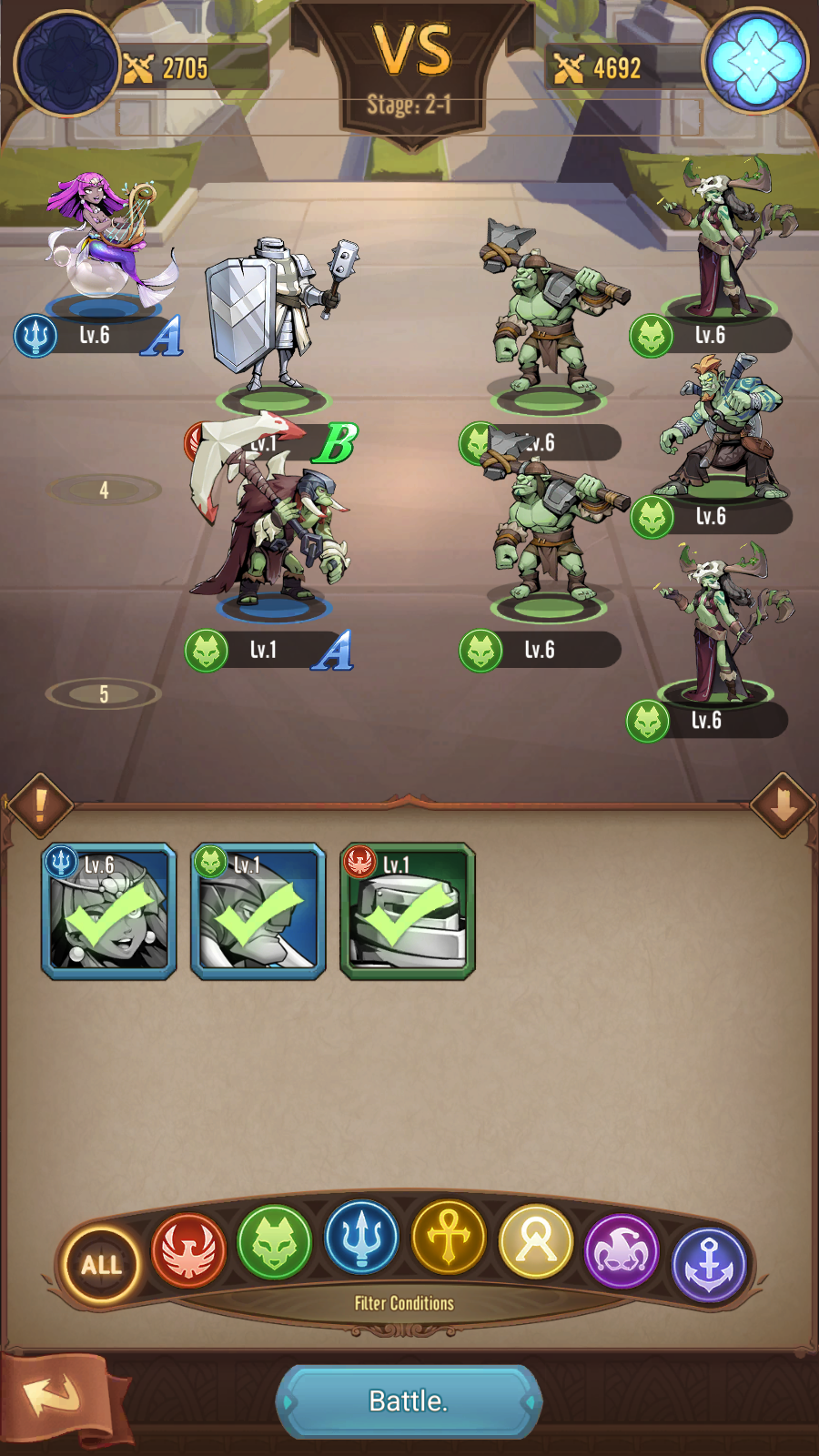
Task: Select empty formation slot number 5
Action: click(x=104, y=694)
